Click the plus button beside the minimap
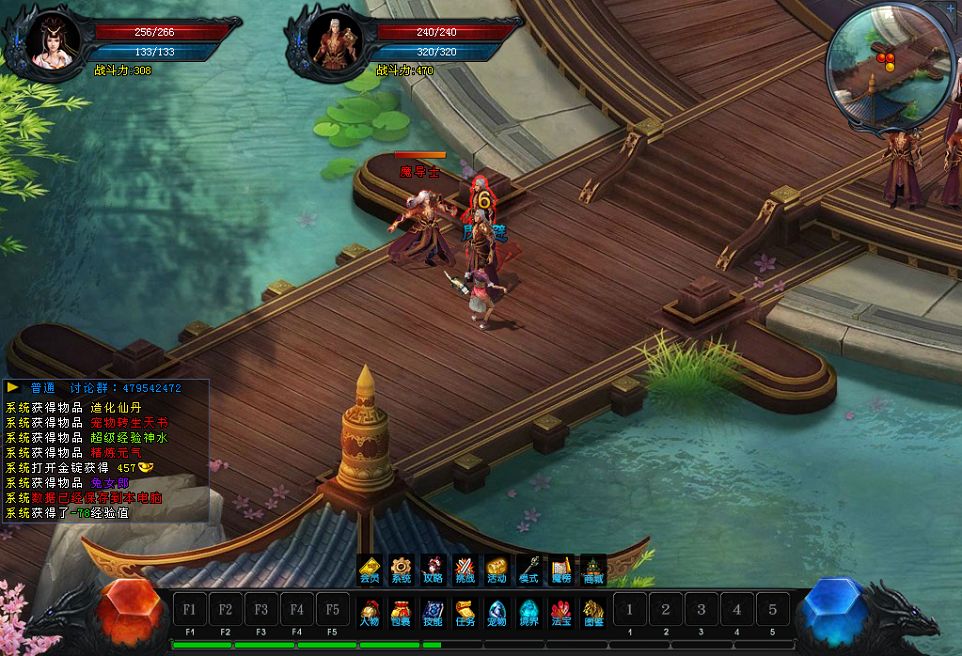Viewport: 962px width, 656px height. [950, 8]
